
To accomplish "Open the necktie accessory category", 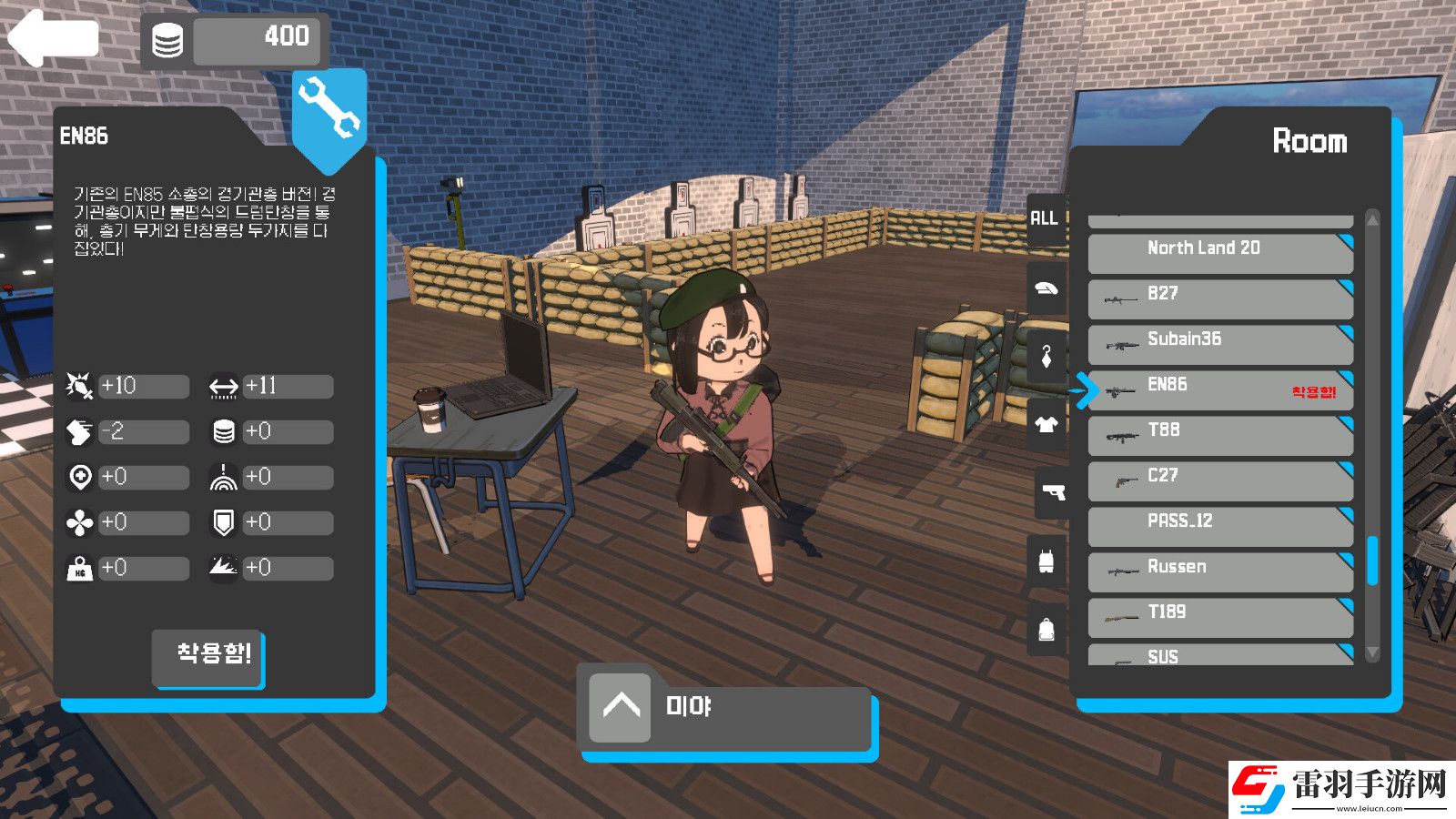I will [x=1046, y=357].
